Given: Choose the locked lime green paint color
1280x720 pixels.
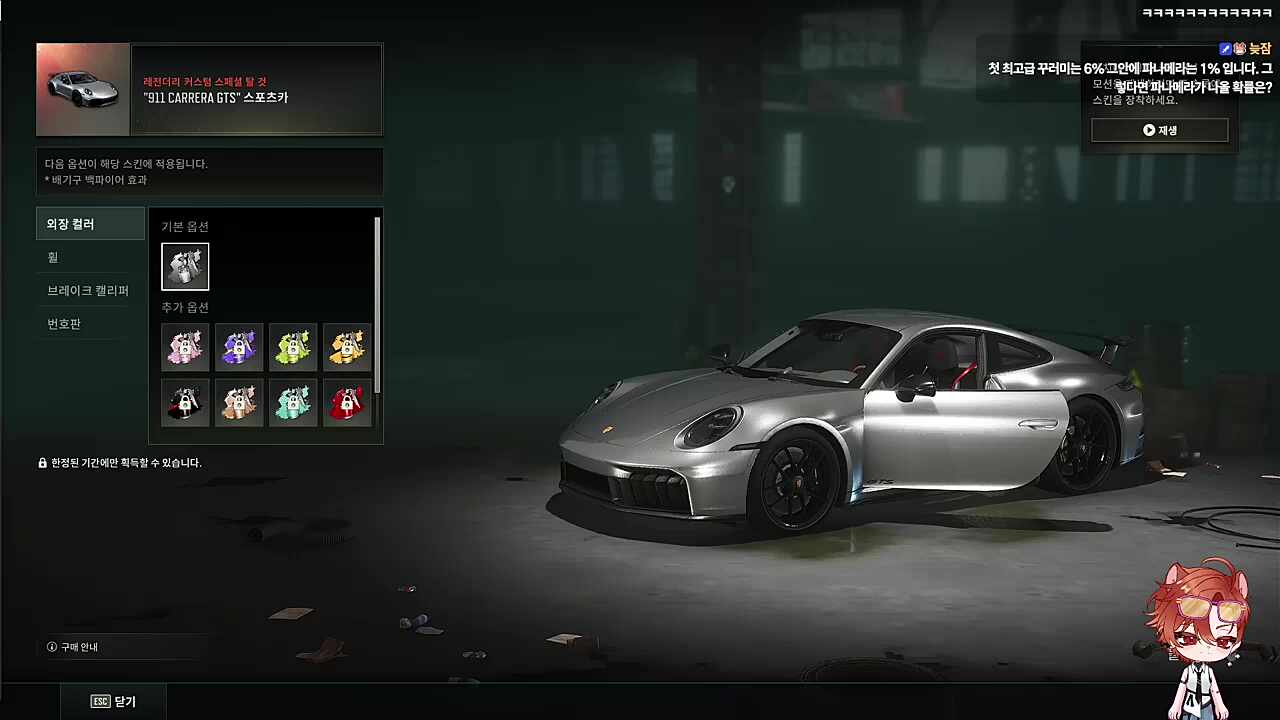Looking at the screenshot, I should (293, 347).
